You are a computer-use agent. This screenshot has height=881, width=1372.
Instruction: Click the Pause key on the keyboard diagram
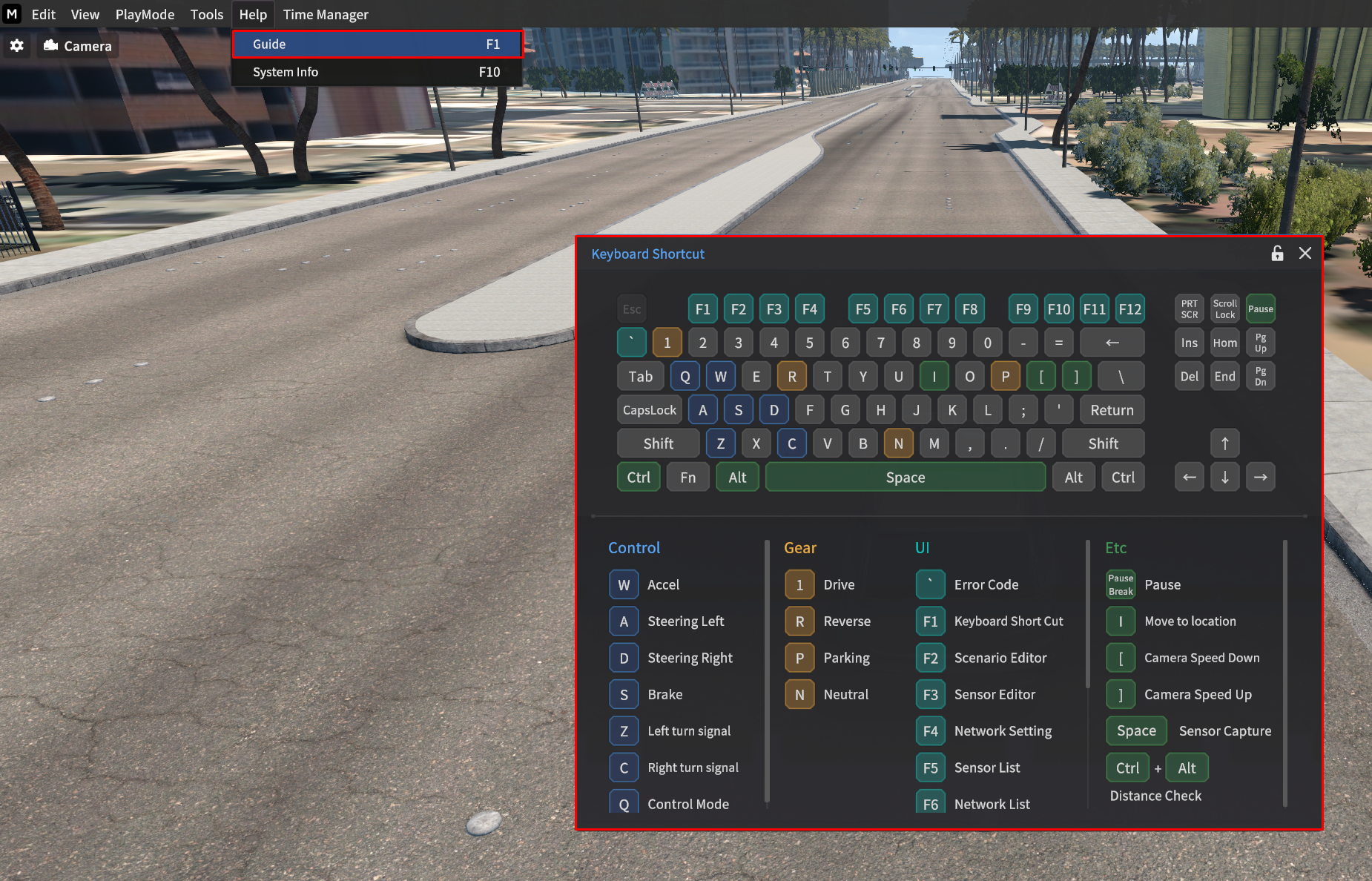point(1260,309)
